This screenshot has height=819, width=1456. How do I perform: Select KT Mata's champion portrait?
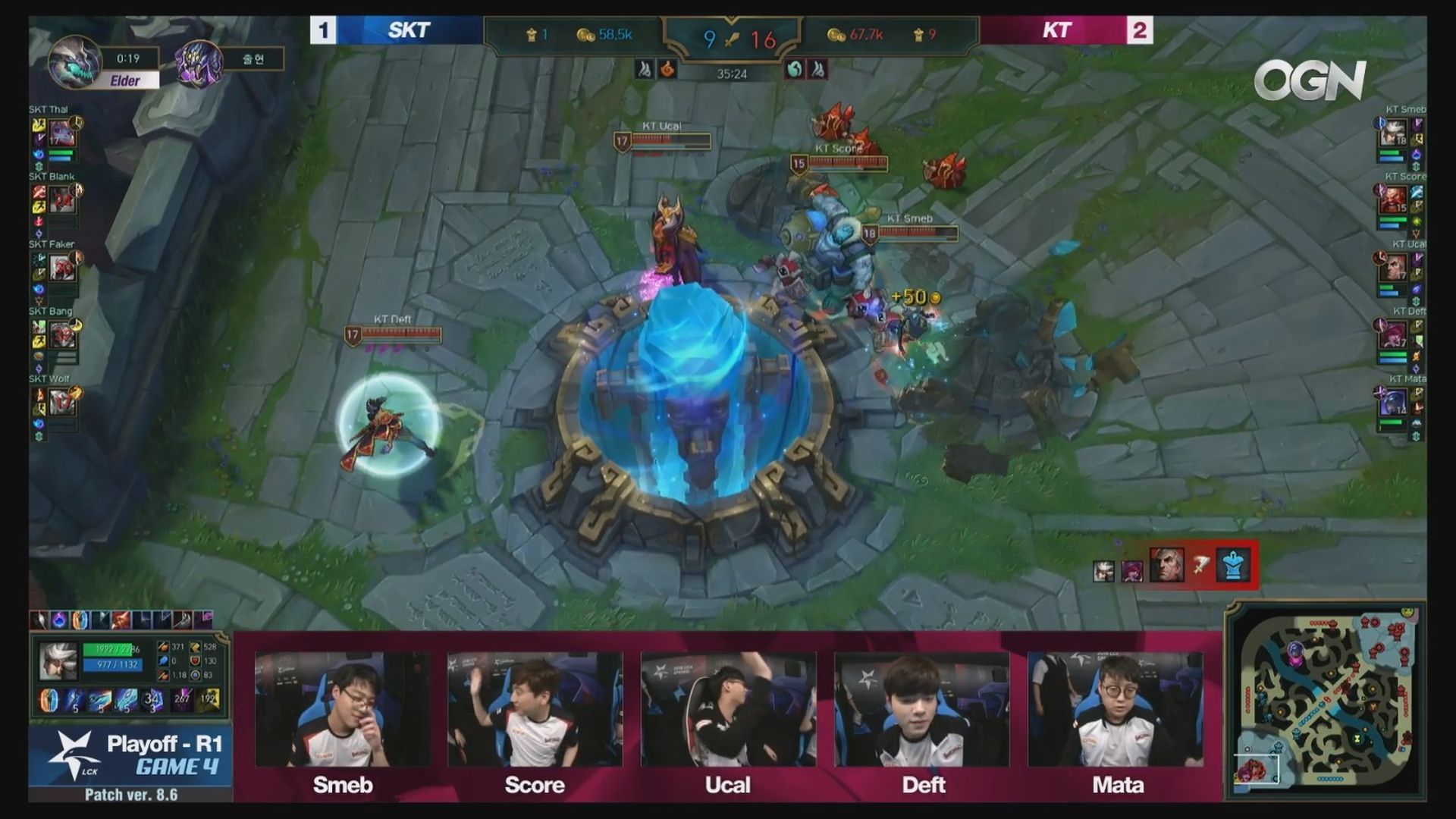point(1394,401)
